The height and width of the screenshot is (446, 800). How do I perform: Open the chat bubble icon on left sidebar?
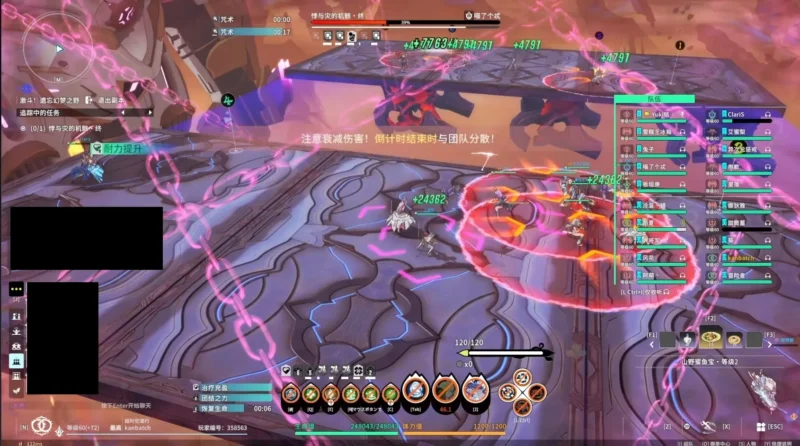tap(16, 288)
